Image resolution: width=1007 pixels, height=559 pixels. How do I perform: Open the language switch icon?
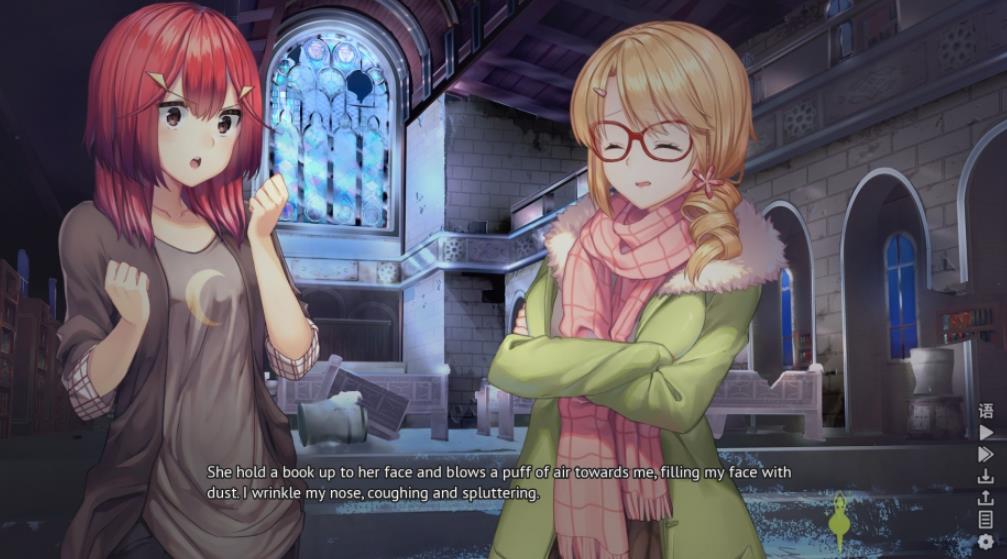tap(986, 411)
